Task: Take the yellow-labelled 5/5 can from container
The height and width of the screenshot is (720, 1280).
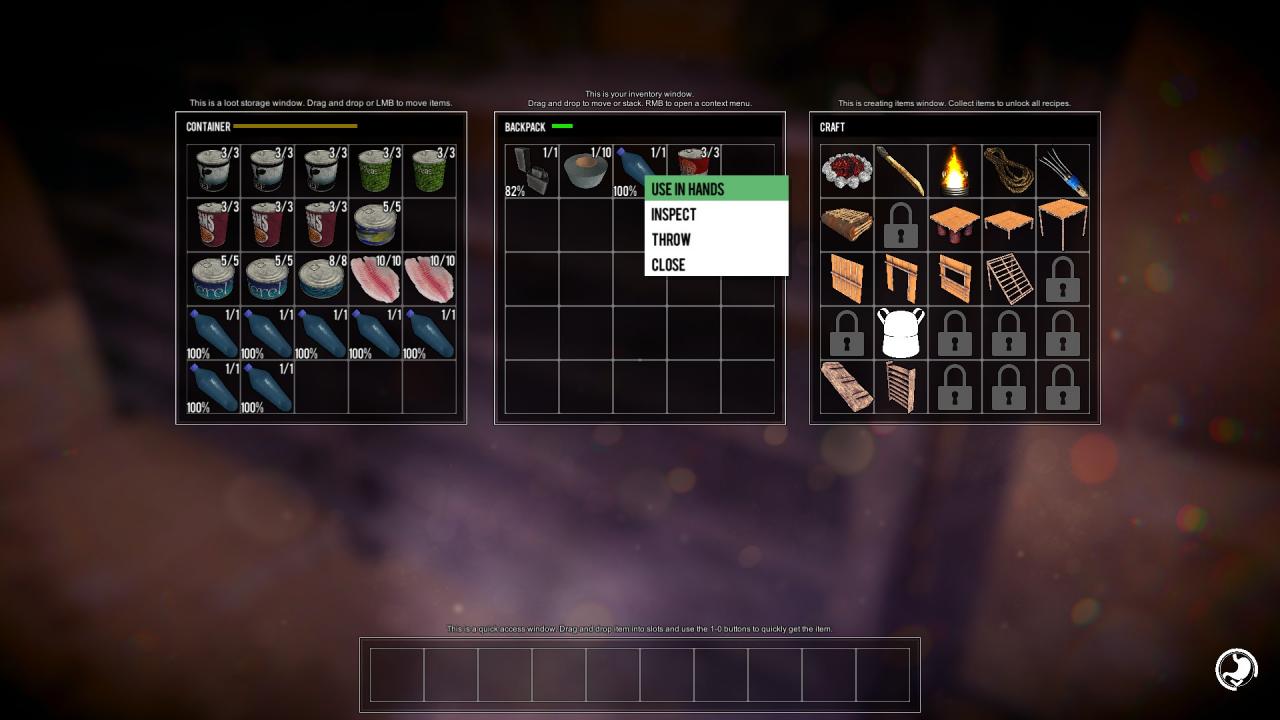Action: click(x=375, y=225)
